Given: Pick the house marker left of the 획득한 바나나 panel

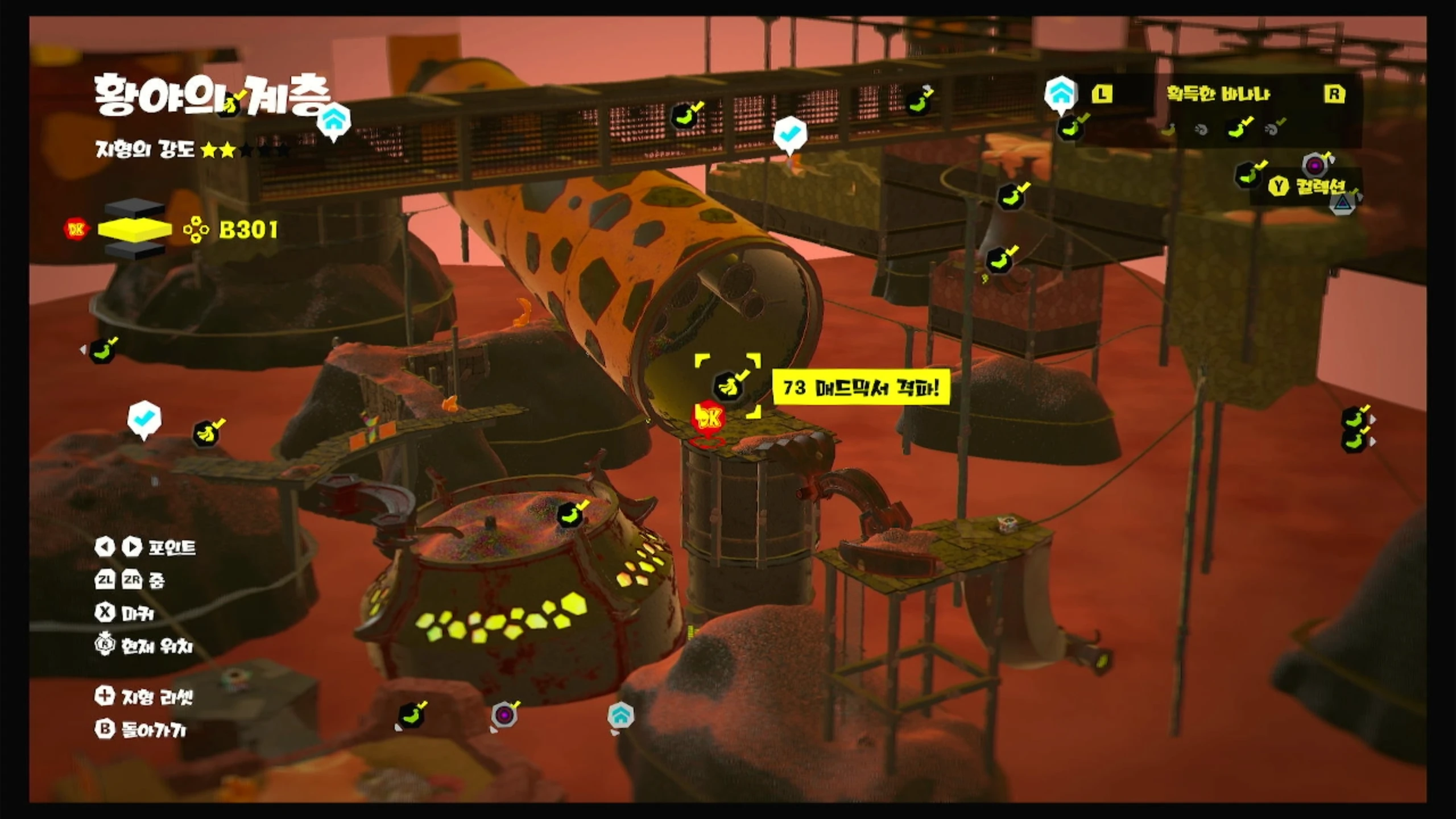Looking at the screenshot, I should pos(1061,93).
